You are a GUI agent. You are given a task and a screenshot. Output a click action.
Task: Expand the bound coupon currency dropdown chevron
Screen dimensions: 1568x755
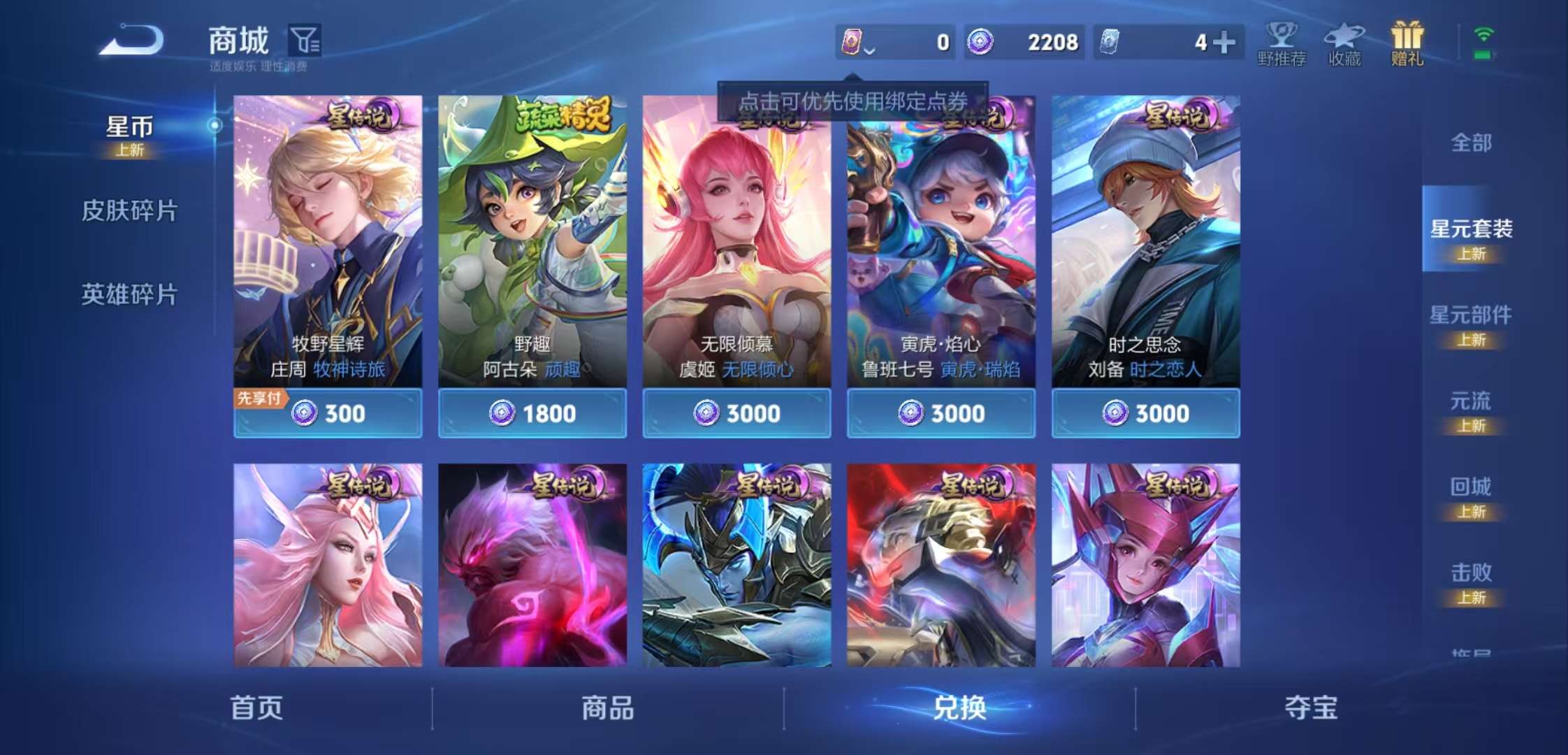coord(868,50)
